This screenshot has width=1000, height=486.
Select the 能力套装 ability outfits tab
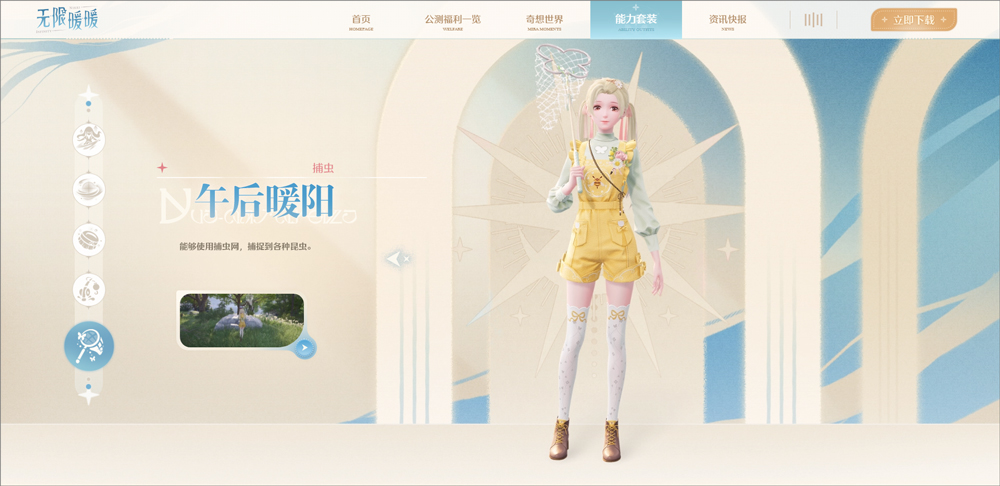pos(636,21)
